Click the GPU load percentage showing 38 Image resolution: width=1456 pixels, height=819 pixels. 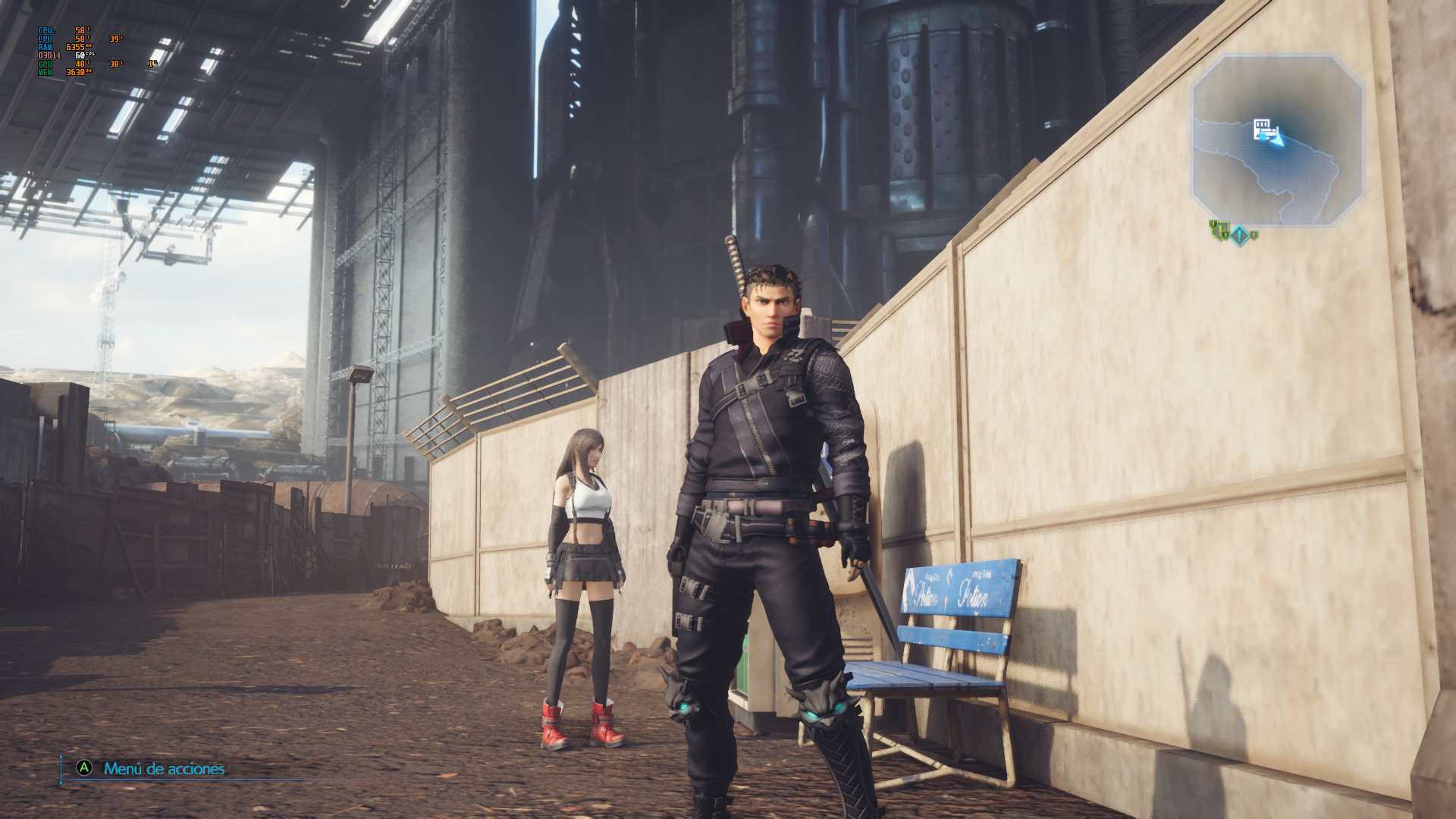114,64
